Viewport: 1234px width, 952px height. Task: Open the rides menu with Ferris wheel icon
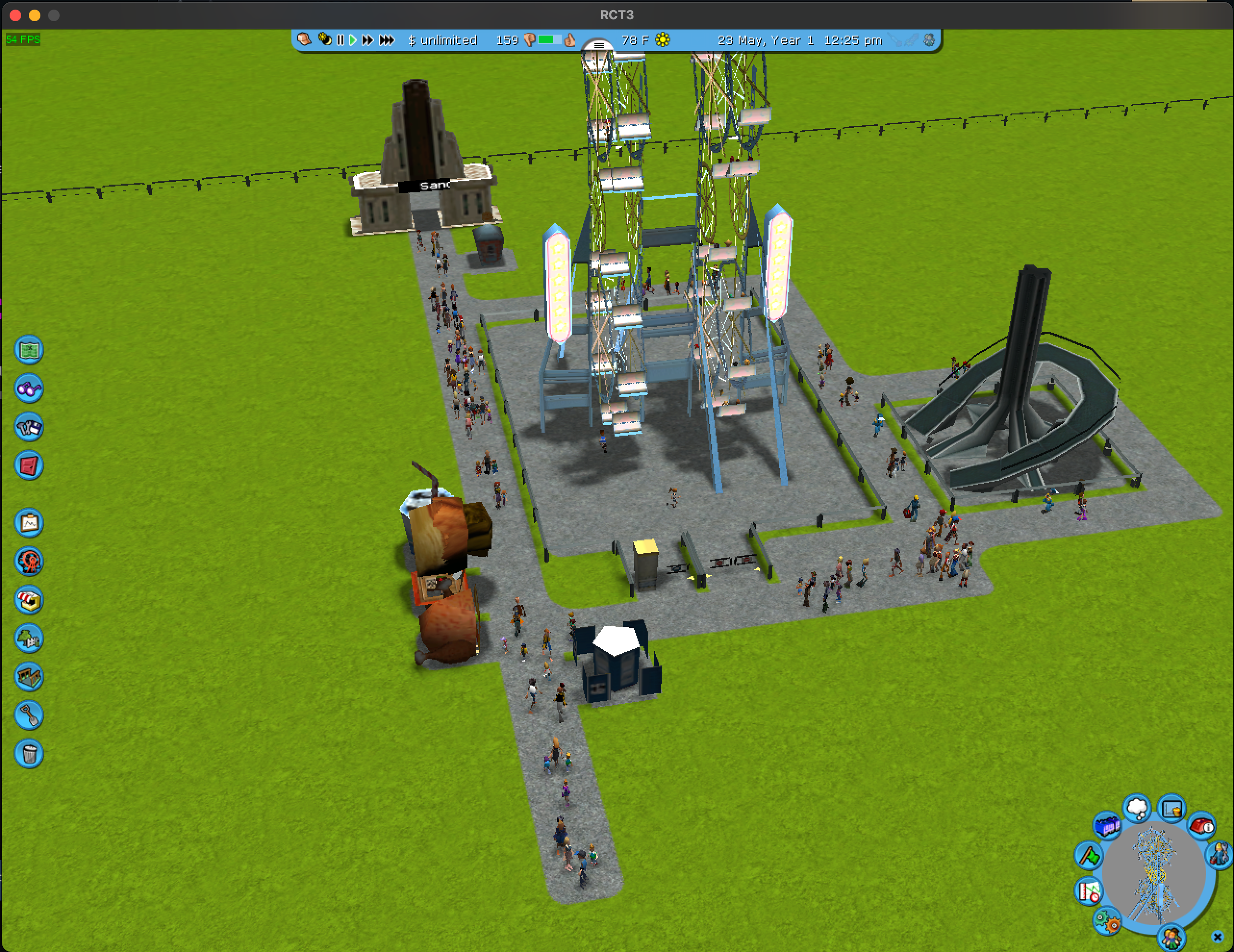pos(29,562)
